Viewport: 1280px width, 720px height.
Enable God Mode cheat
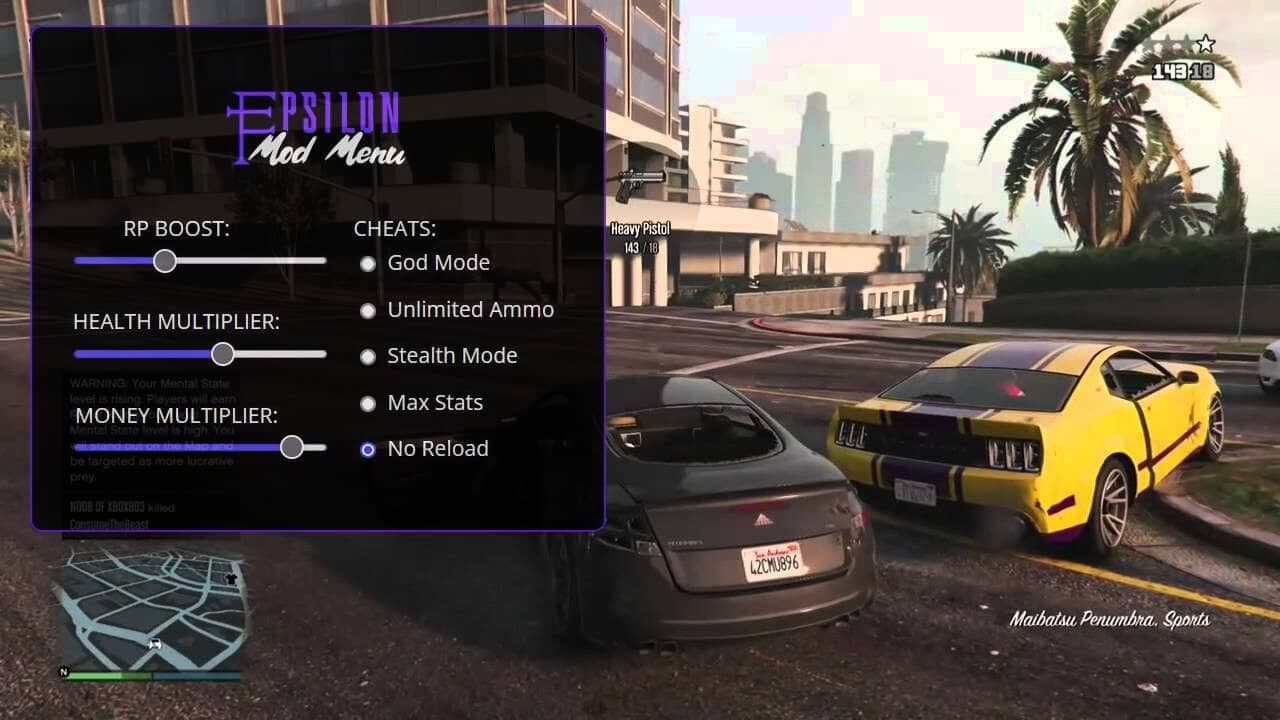(368, 263)
